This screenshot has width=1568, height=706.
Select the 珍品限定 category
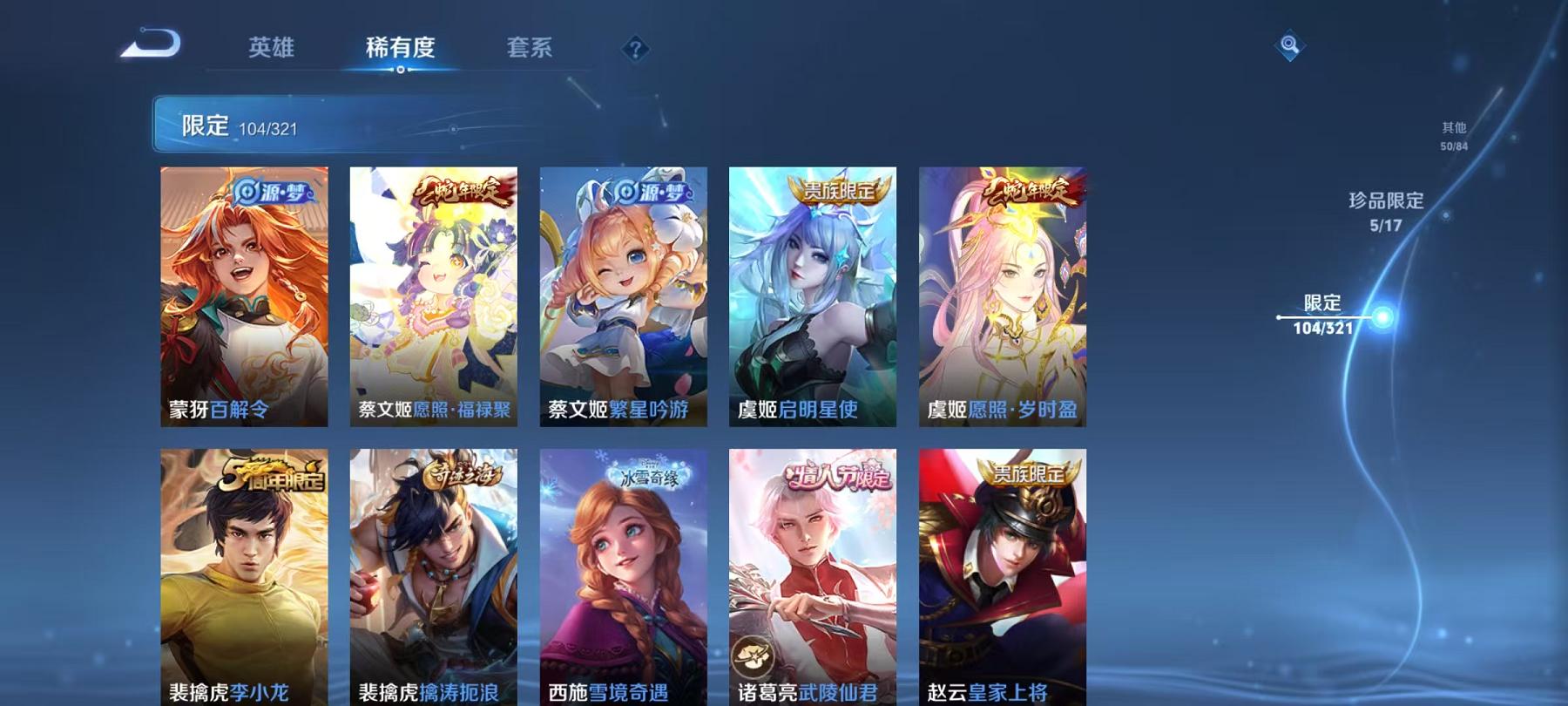(x=1384, y=211)
